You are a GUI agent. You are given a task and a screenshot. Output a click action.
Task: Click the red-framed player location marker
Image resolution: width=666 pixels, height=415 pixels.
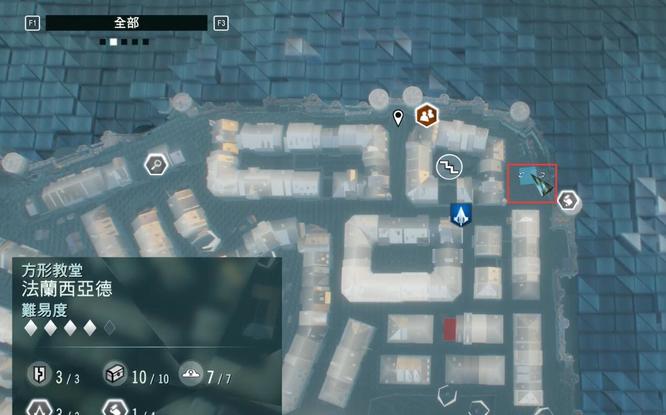(x=533, y=183)
